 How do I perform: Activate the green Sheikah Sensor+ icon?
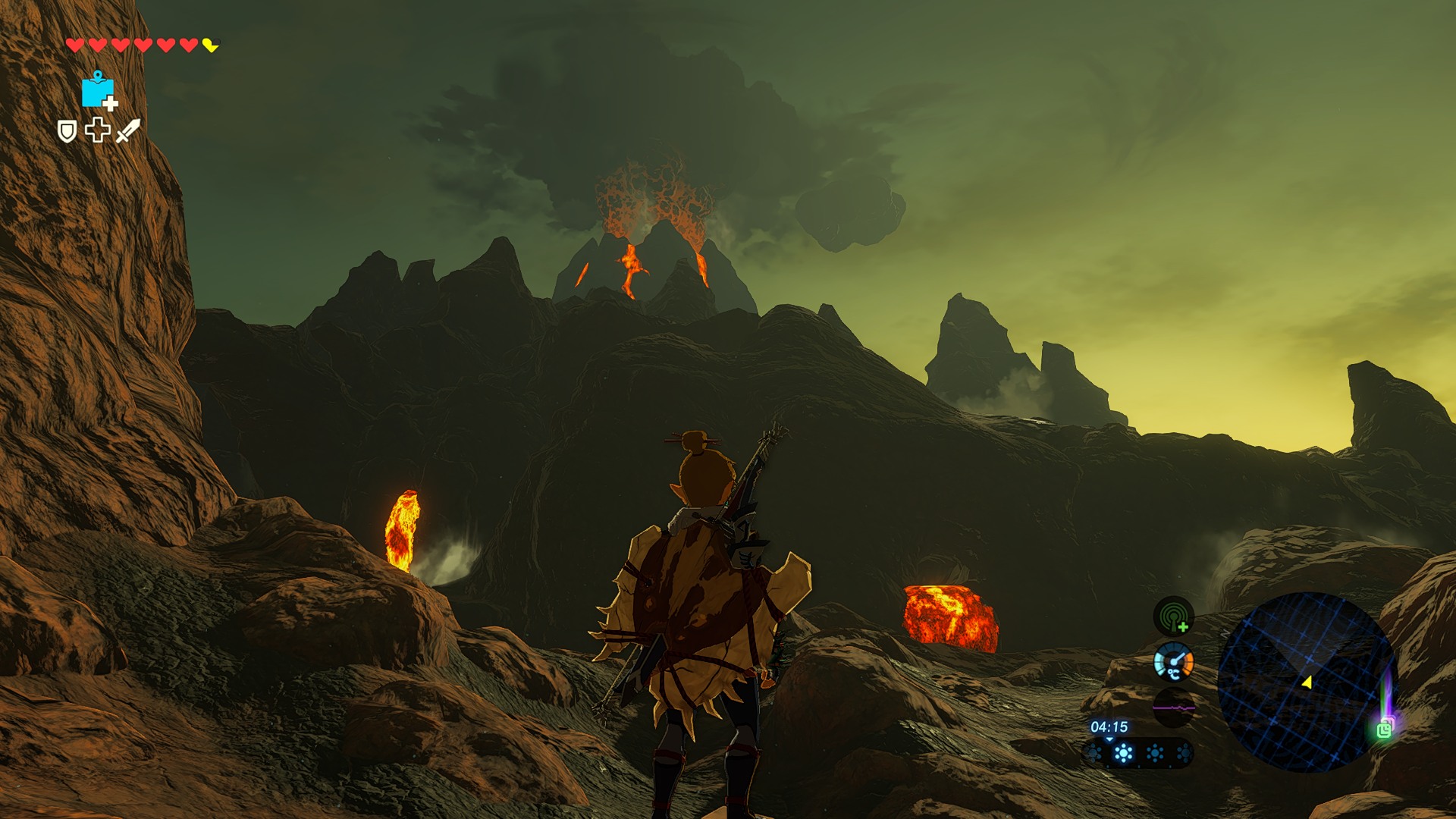click(x=1173, y=616)
